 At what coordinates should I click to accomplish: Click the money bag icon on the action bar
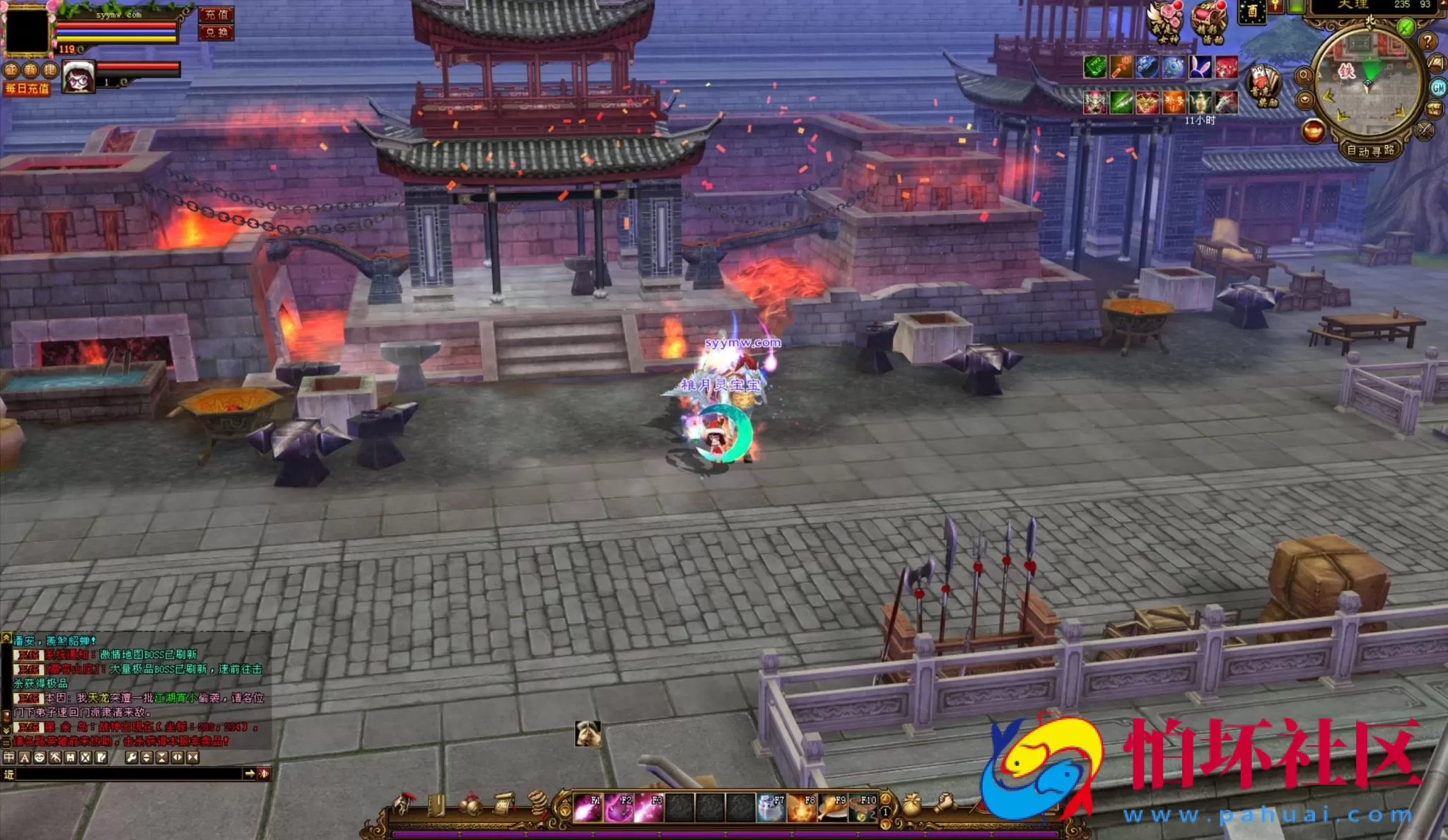(911, 806)
